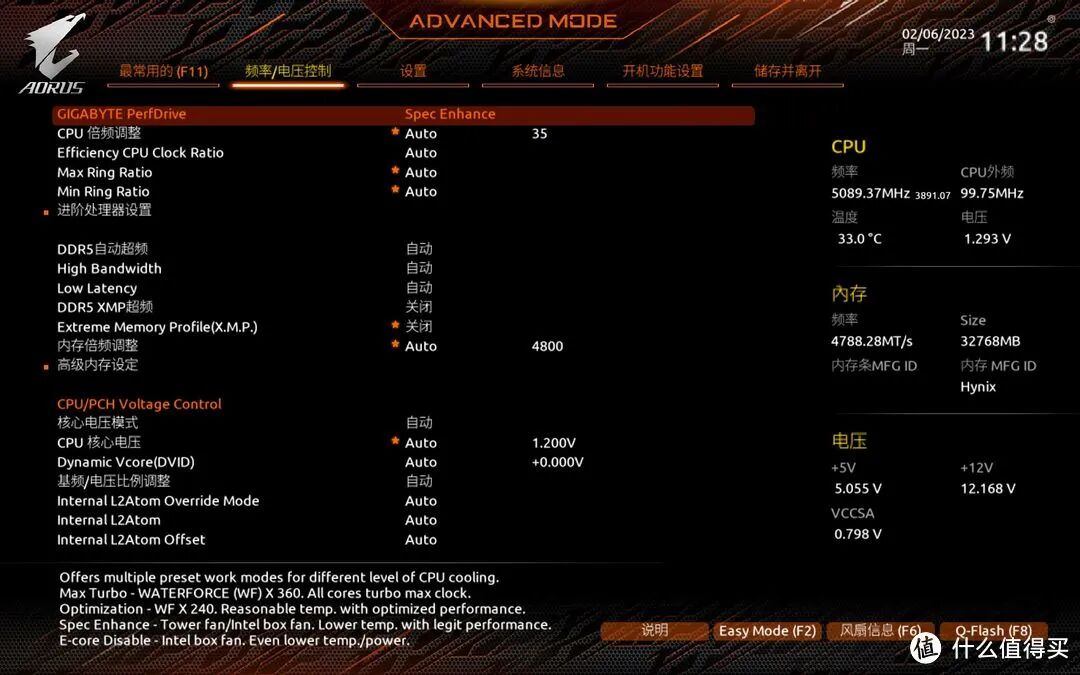Choose the High Bandwidth setting
The height and width of the screenshot is (675, 1080).
pyautogui.click(x=109, y=268)
